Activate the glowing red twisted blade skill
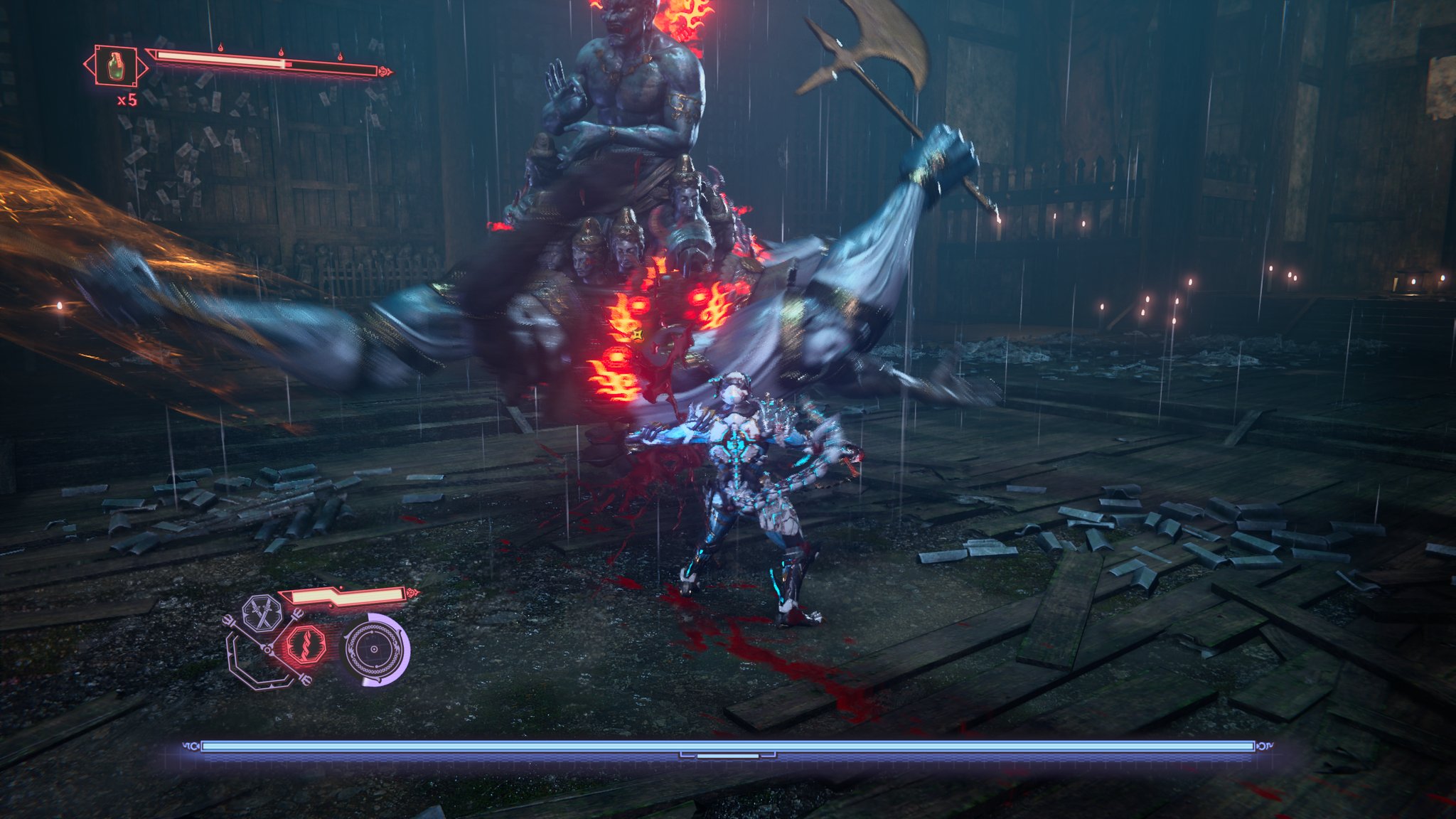1456x819 pixels. click(306, 646)
